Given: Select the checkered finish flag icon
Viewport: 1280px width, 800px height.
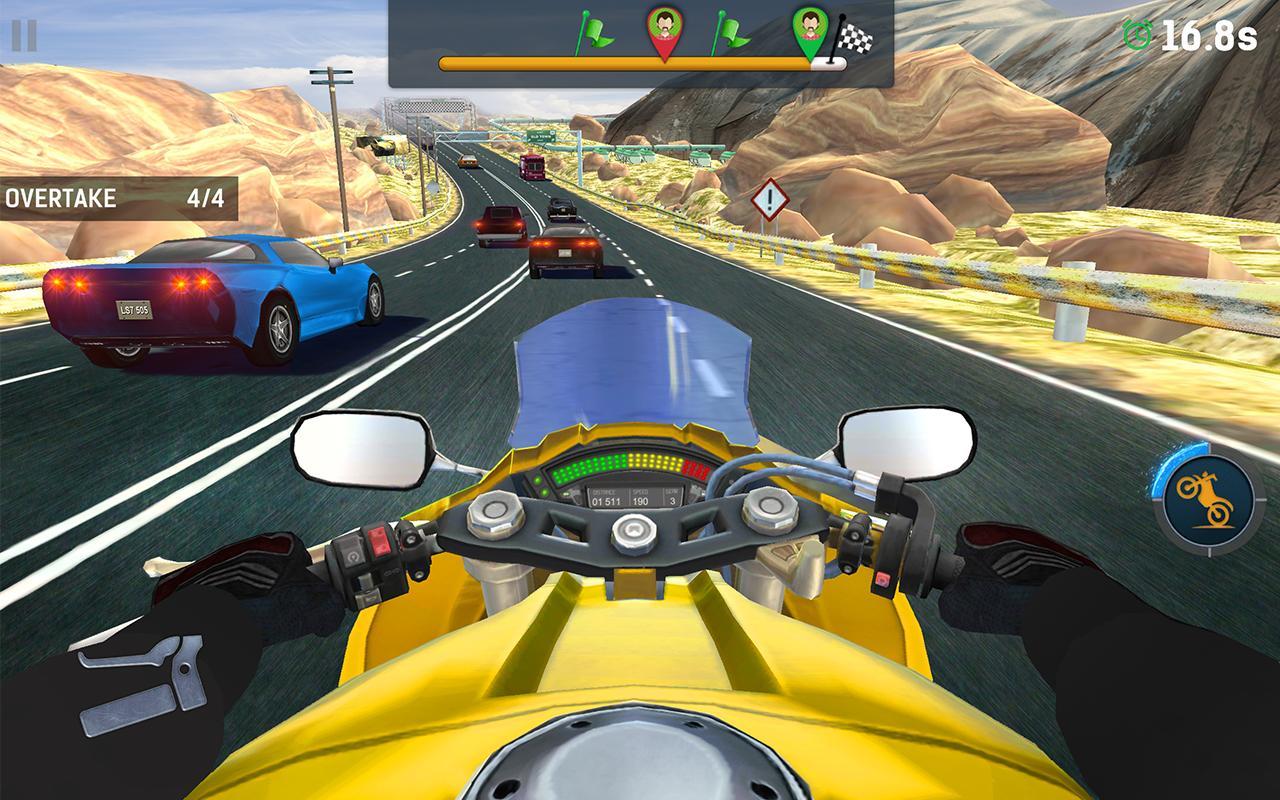Looking at the screenshot, I should coord(852,38).
